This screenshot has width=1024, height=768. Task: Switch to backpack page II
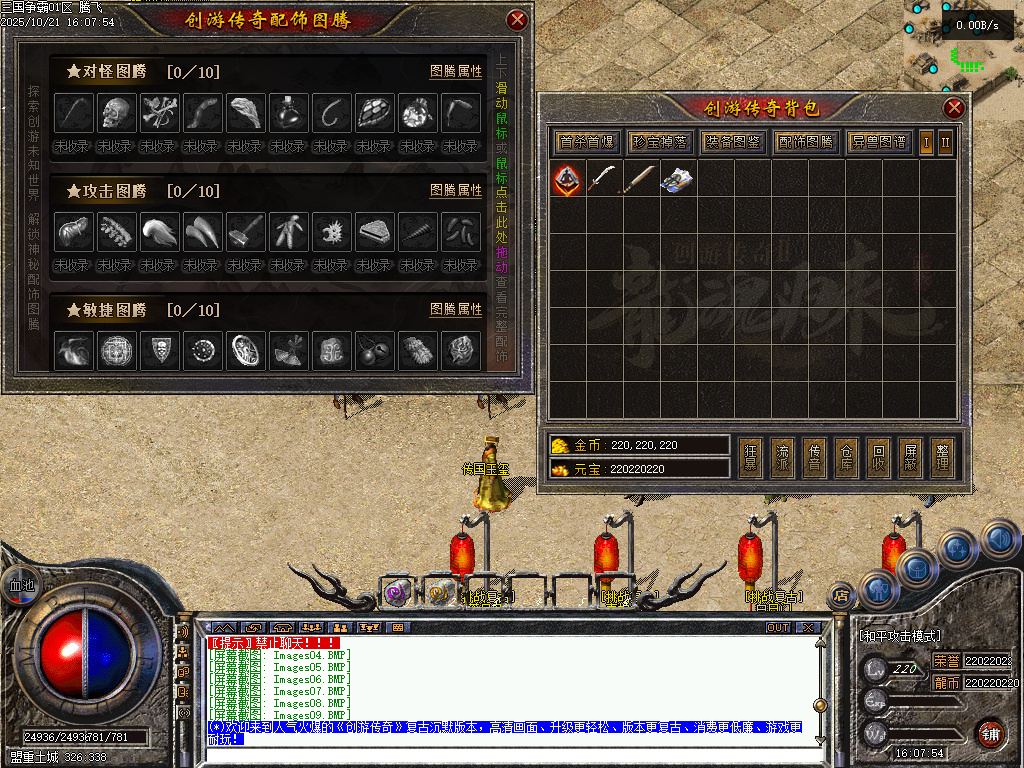945,142
